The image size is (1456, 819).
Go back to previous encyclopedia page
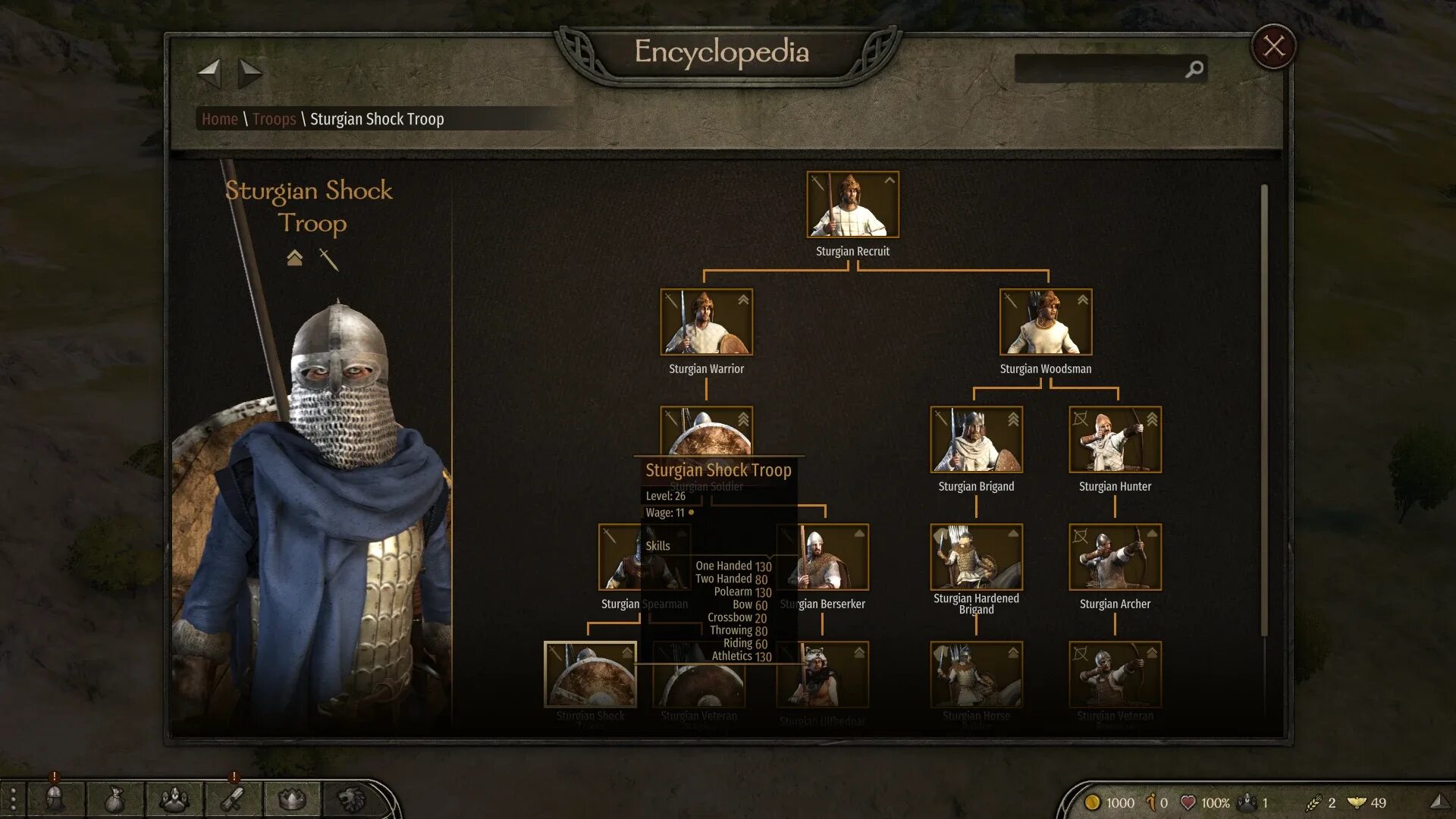pos(209,74)
